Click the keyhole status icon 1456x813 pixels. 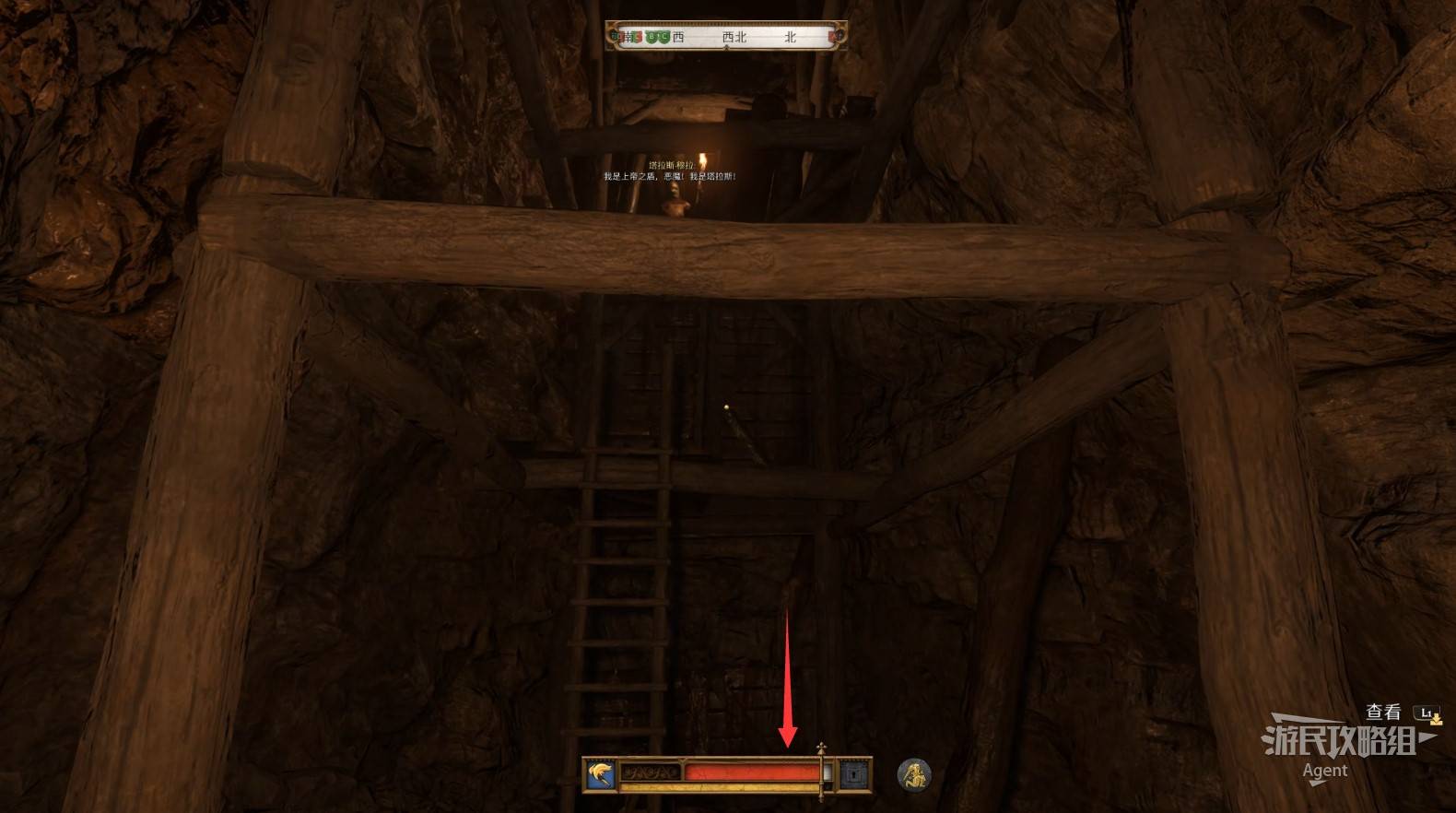point(855,774)
